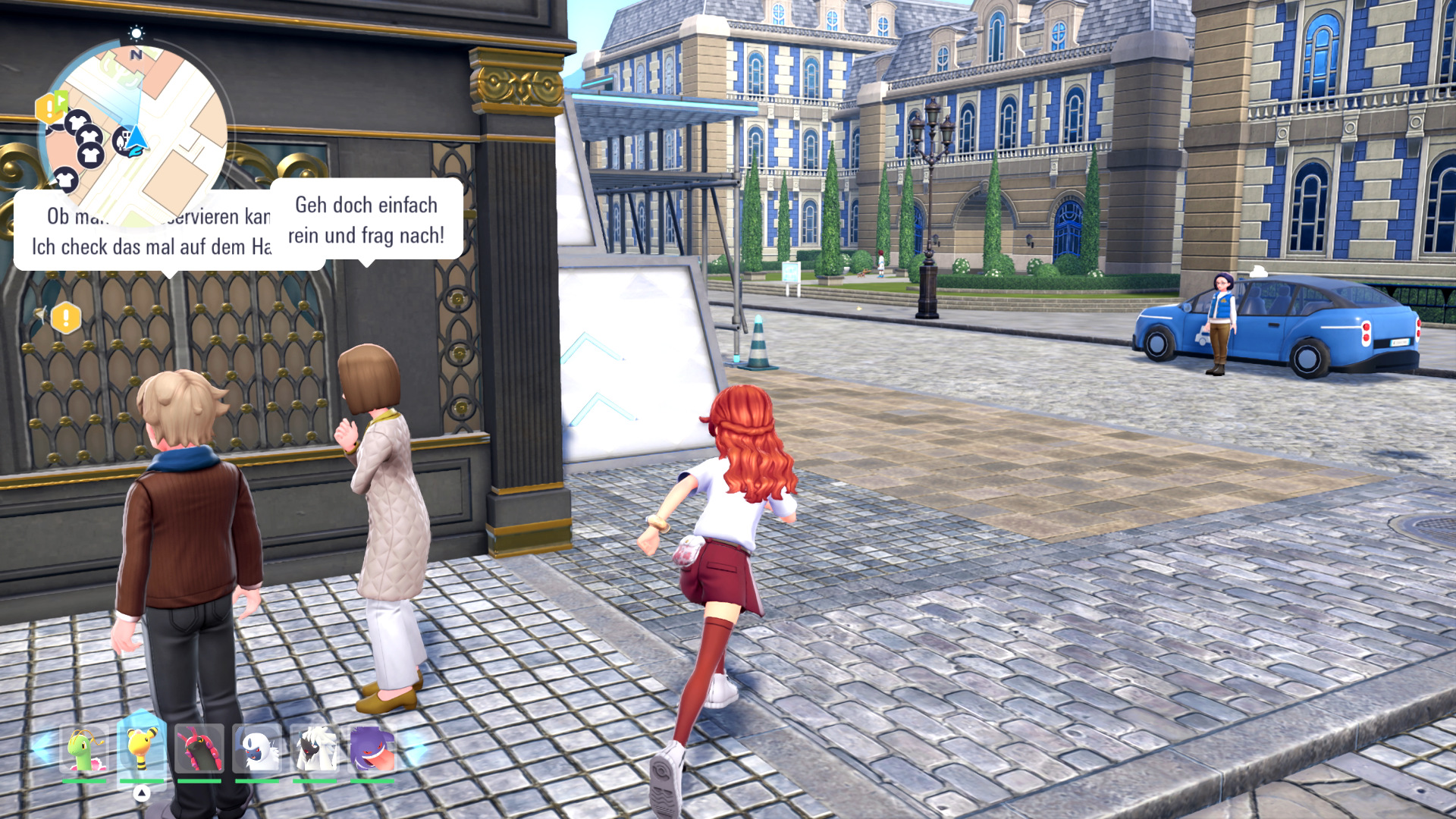Choose Meganium in the party bar
1456x819 pixels.
(x=84, y=748)
